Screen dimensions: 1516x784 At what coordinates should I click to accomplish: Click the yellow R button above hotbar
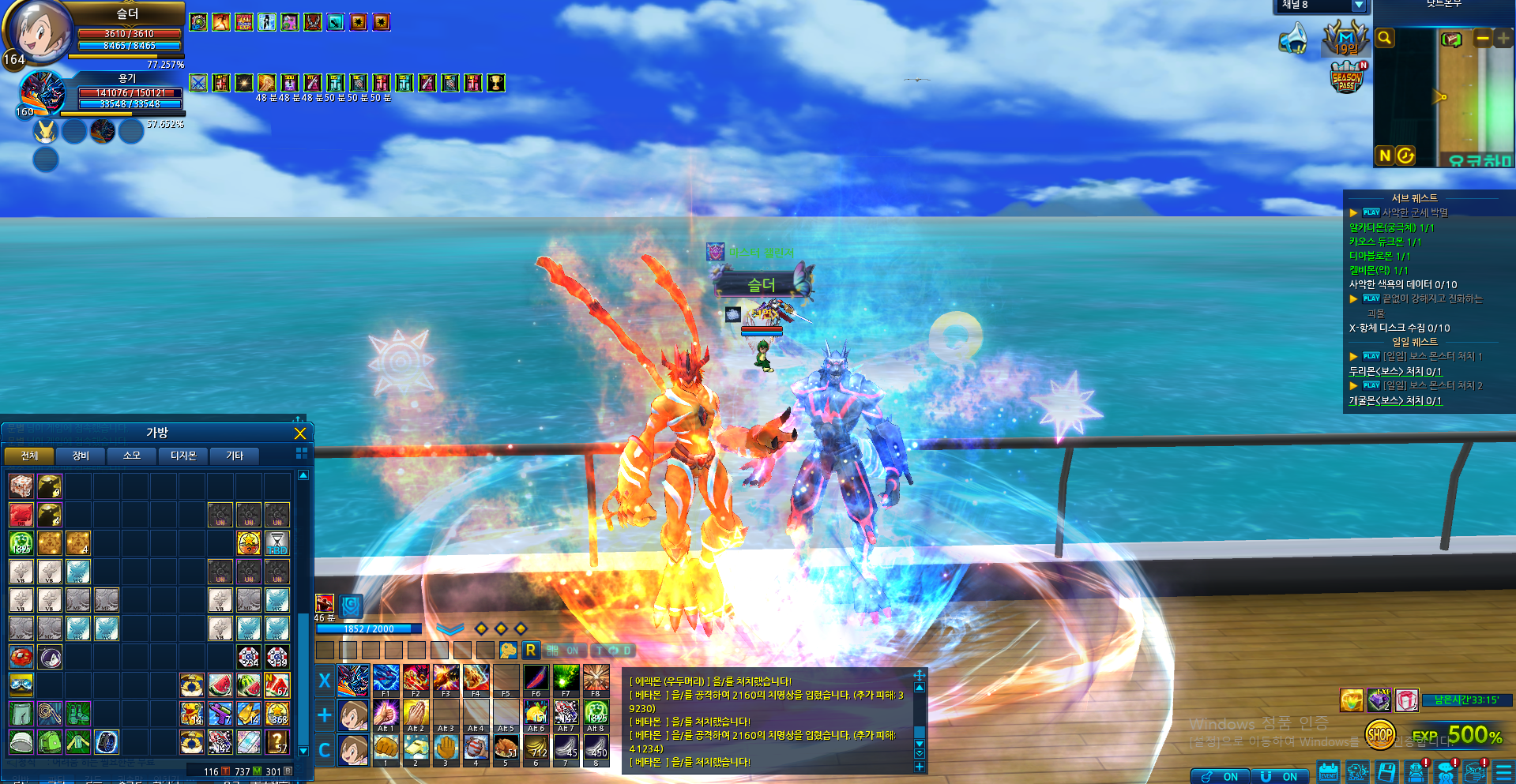click(531, 650)
